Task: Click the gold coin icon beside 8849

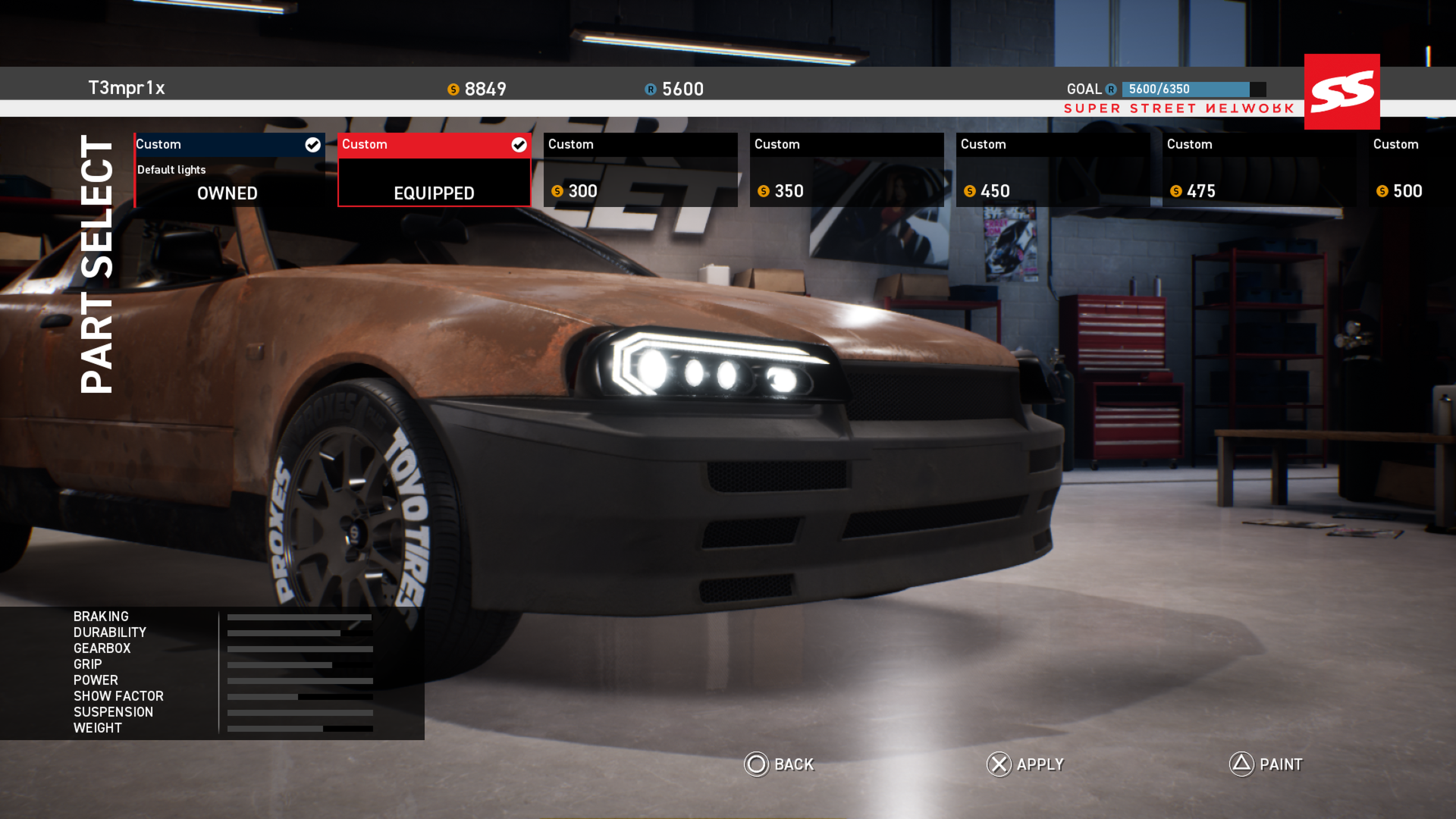Action: click(453, 89)
